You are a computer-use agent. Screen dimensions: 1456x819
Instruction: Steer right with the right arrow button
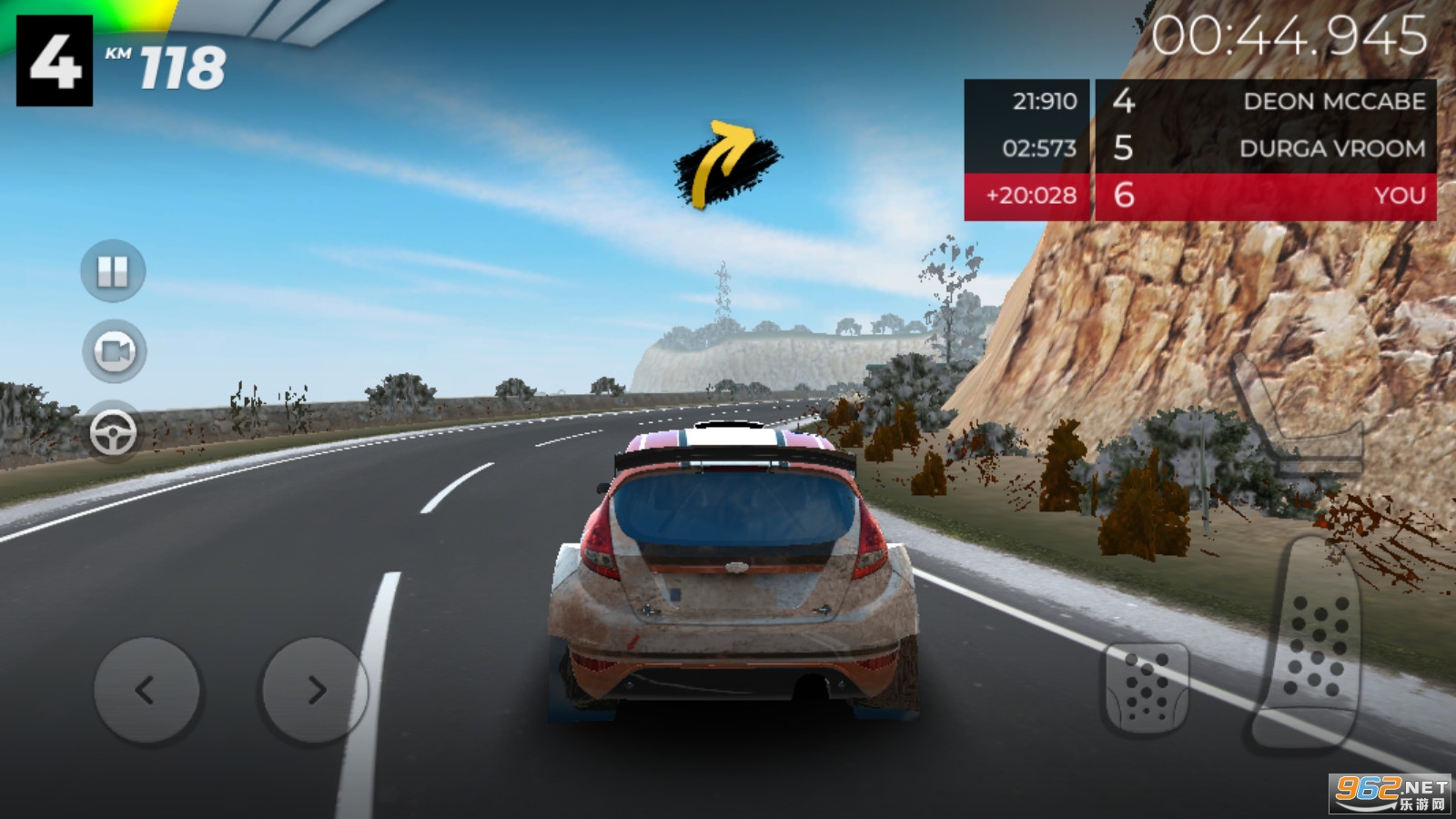pyautogui.click(x=315, y=690)
